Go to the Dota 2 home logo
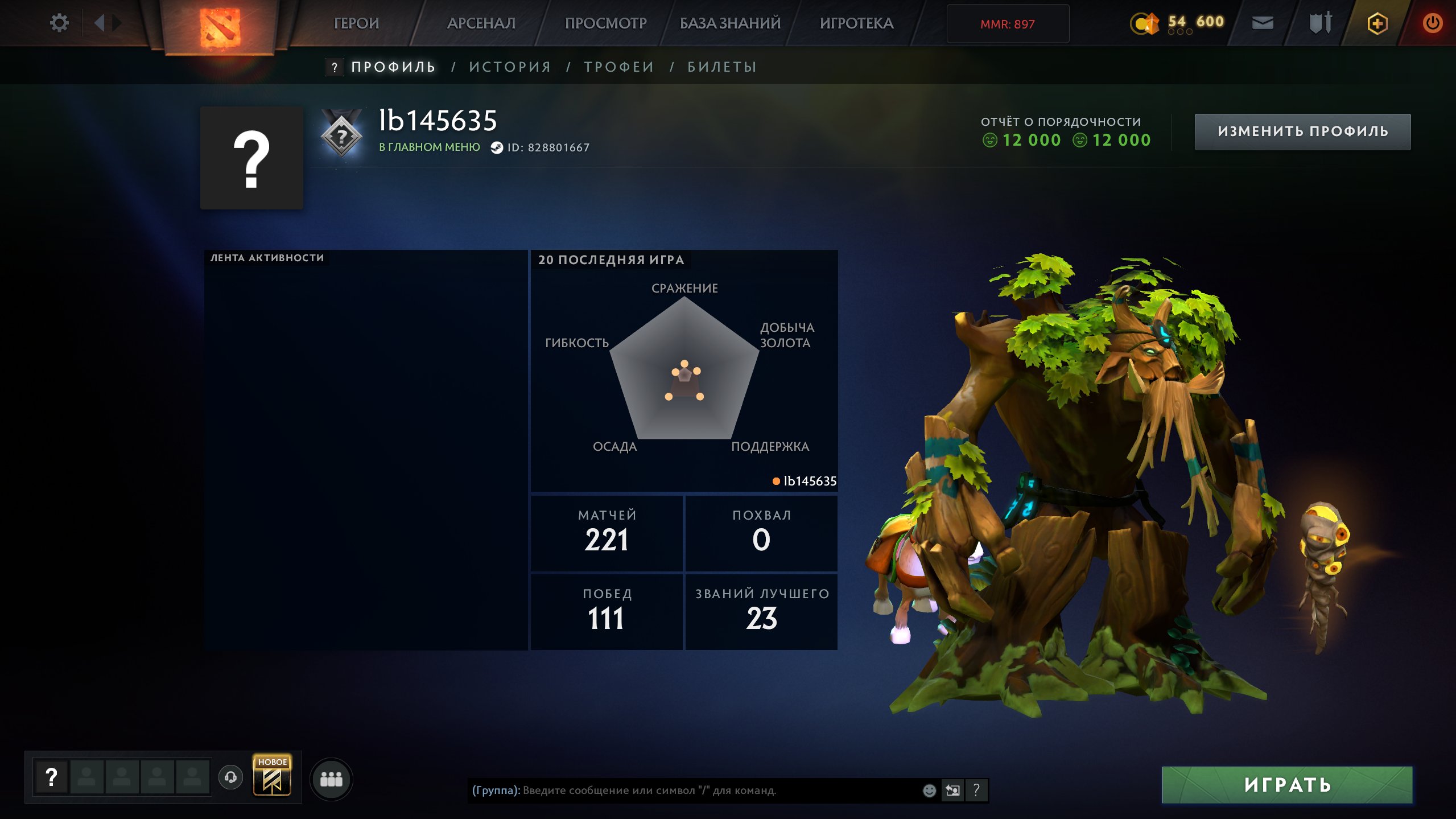 220,27
